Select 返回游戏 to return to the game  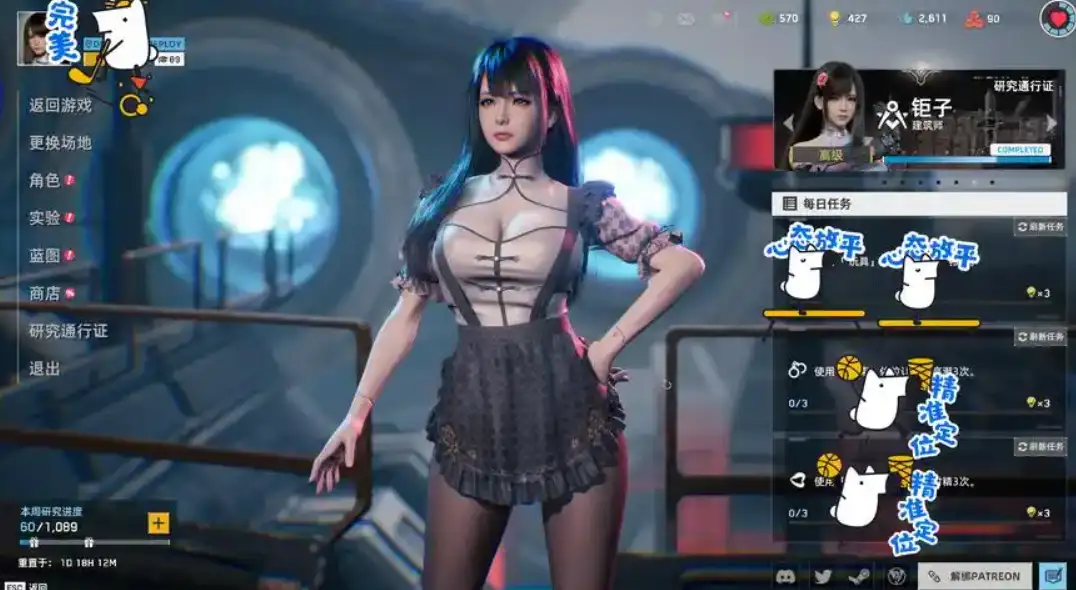pos(60,105)
